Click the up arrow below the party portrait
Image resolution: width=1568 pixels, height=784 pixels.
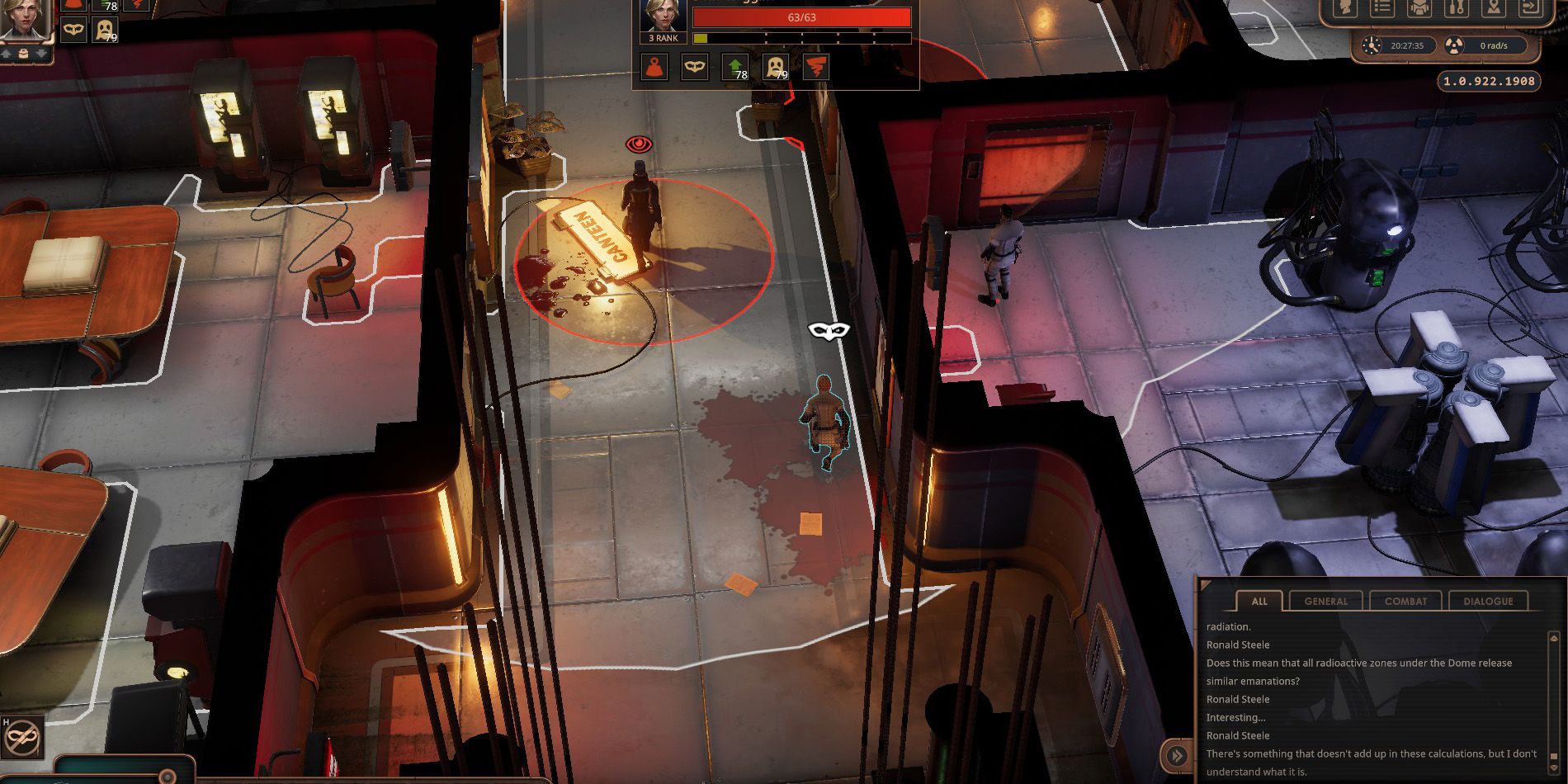coord(7,54)
